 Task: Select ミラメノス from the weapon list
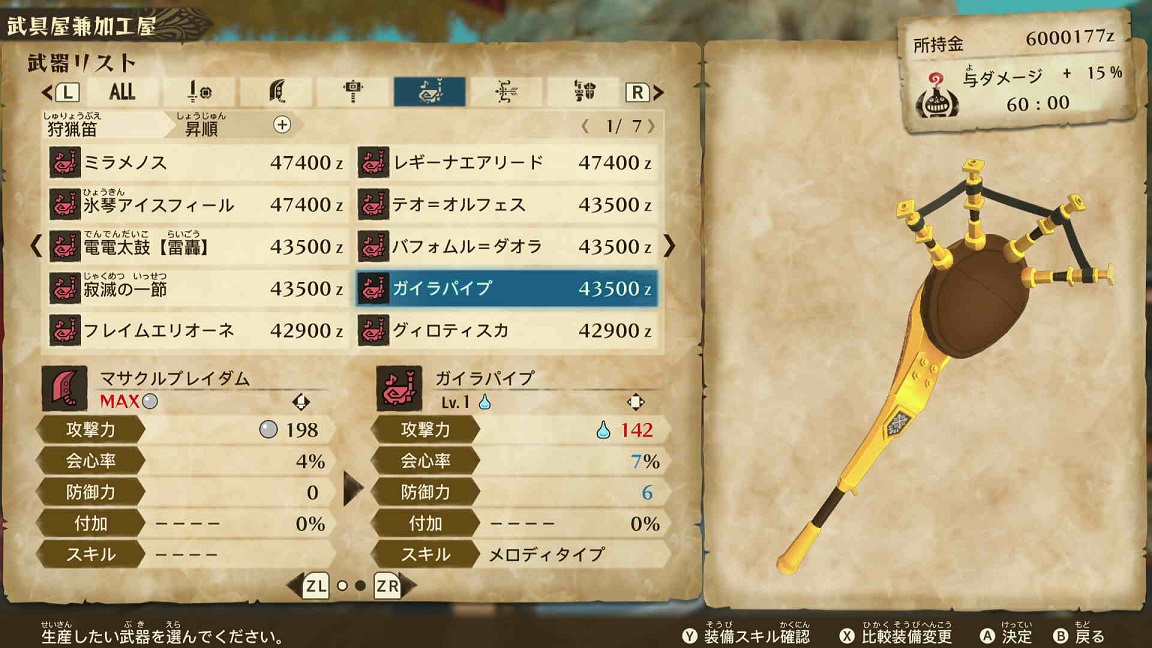[x=197, y=162]
